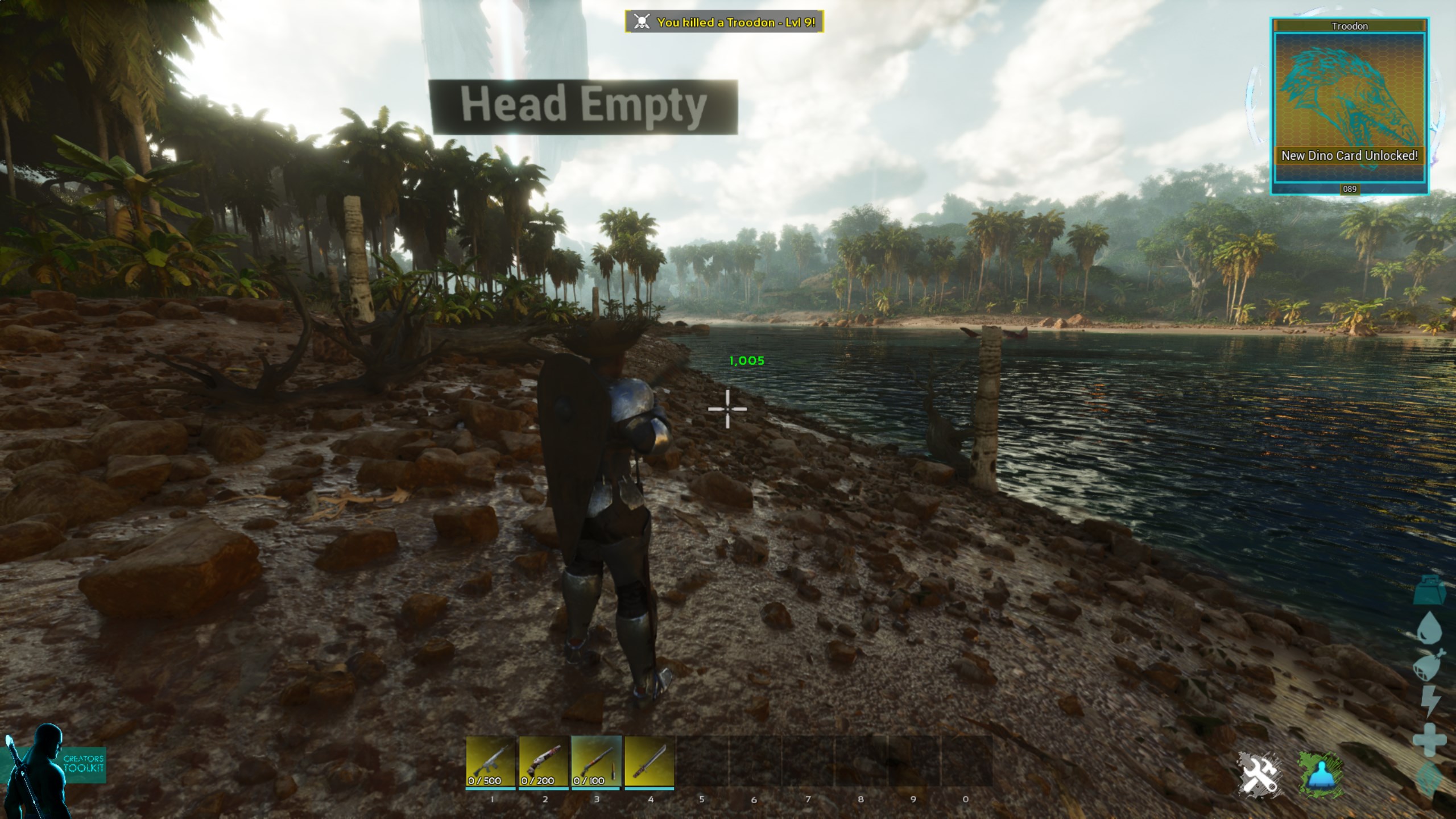The height and width of the screenshot is (819, 1456).
Task: Click the Head Empty banner
Action: tap(584, 106)
